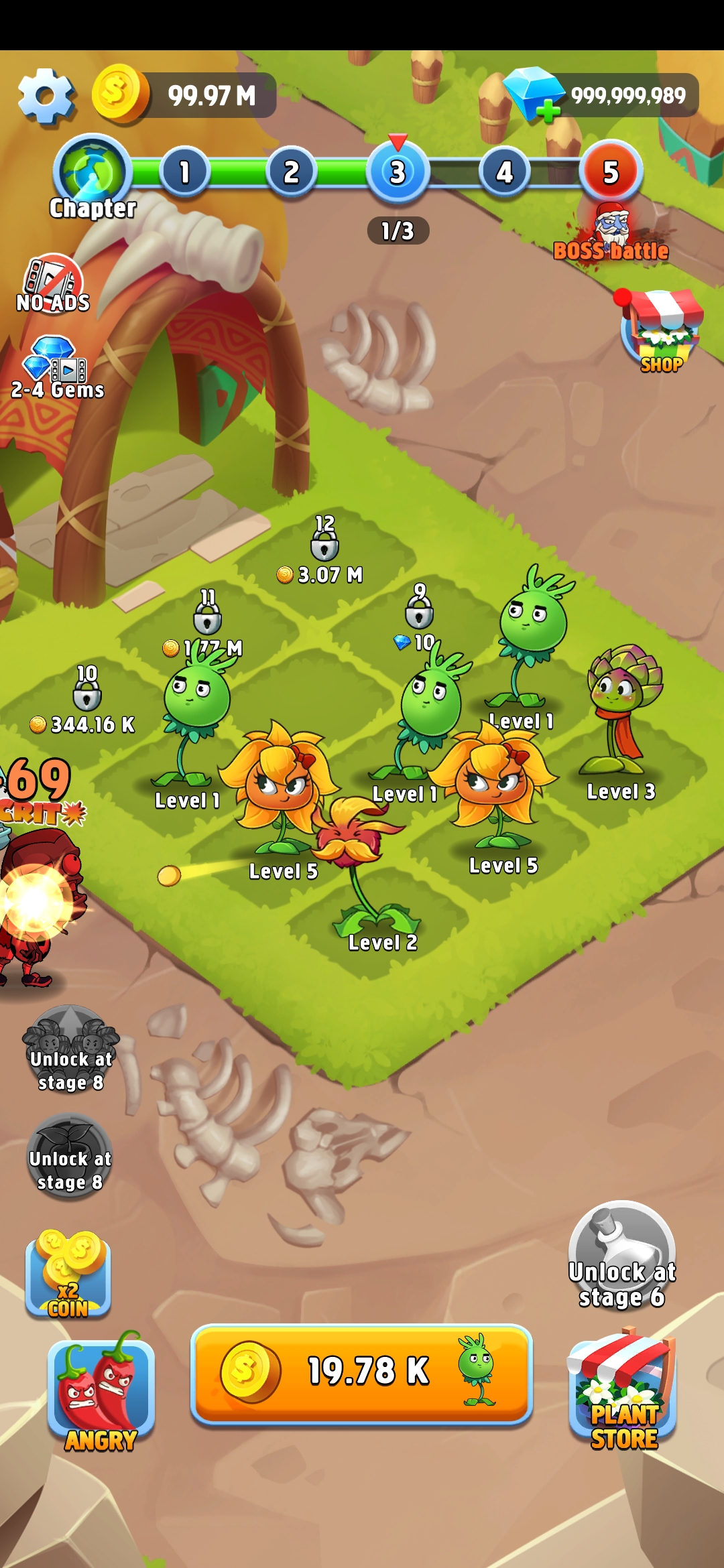This screenshot has height=1568, width=724.
Task: Unlock plot 12 for 3.07 M coins
Action: click(x=324, y=551)
